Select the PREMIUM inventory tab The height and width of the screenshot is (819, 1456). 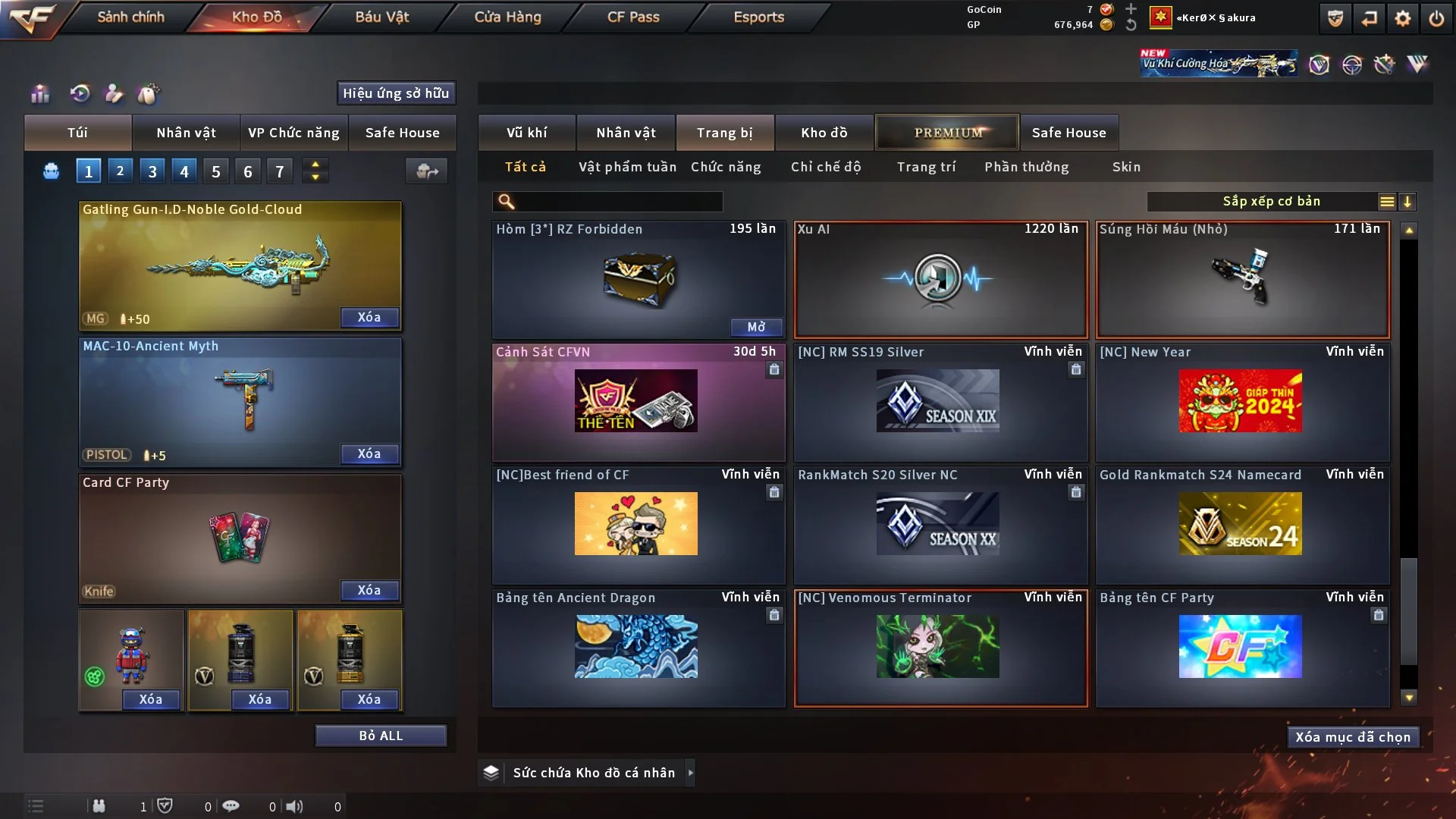[947, 133]
